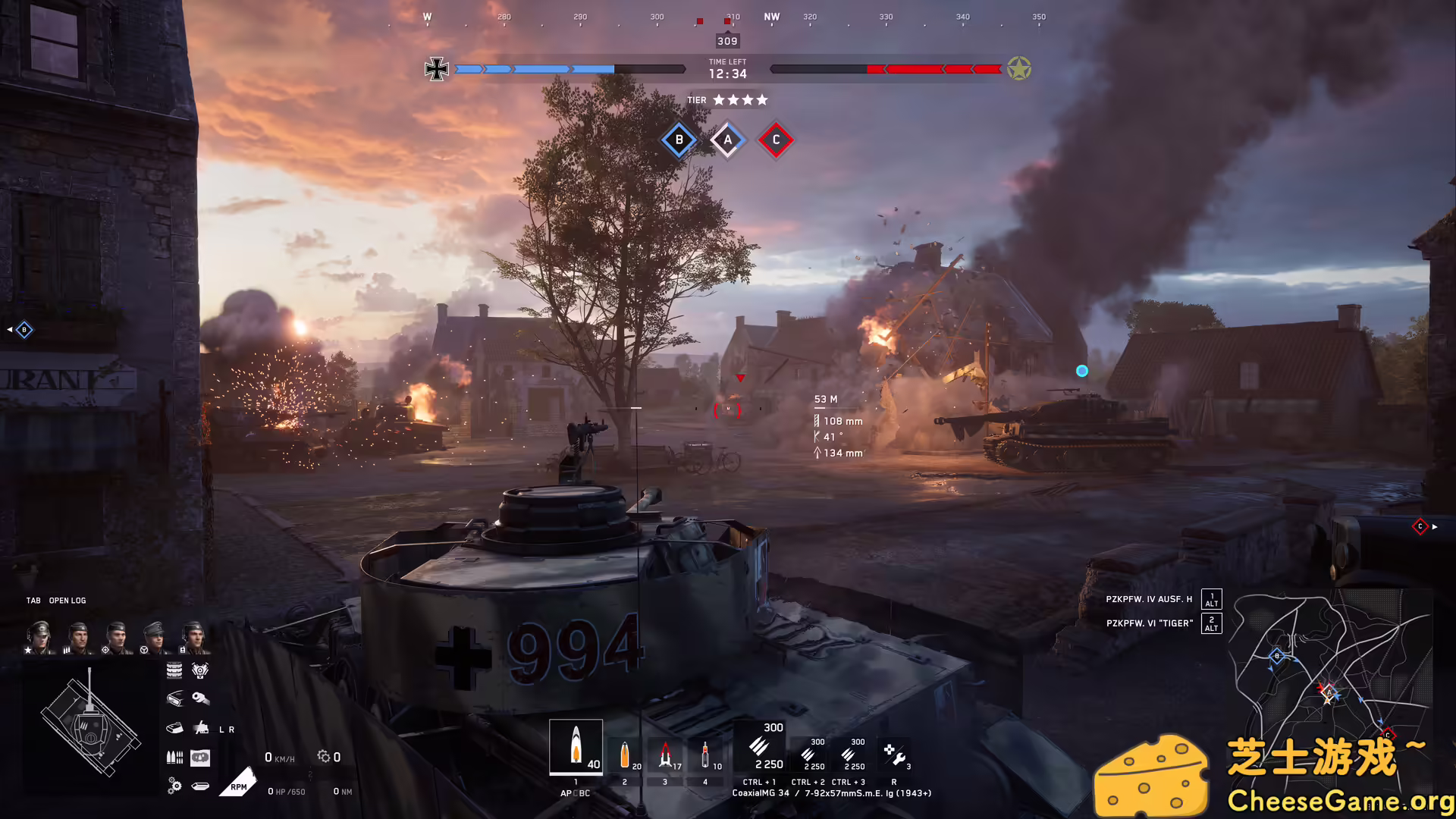Click the TAB scoreboard label

click(32, 600)
